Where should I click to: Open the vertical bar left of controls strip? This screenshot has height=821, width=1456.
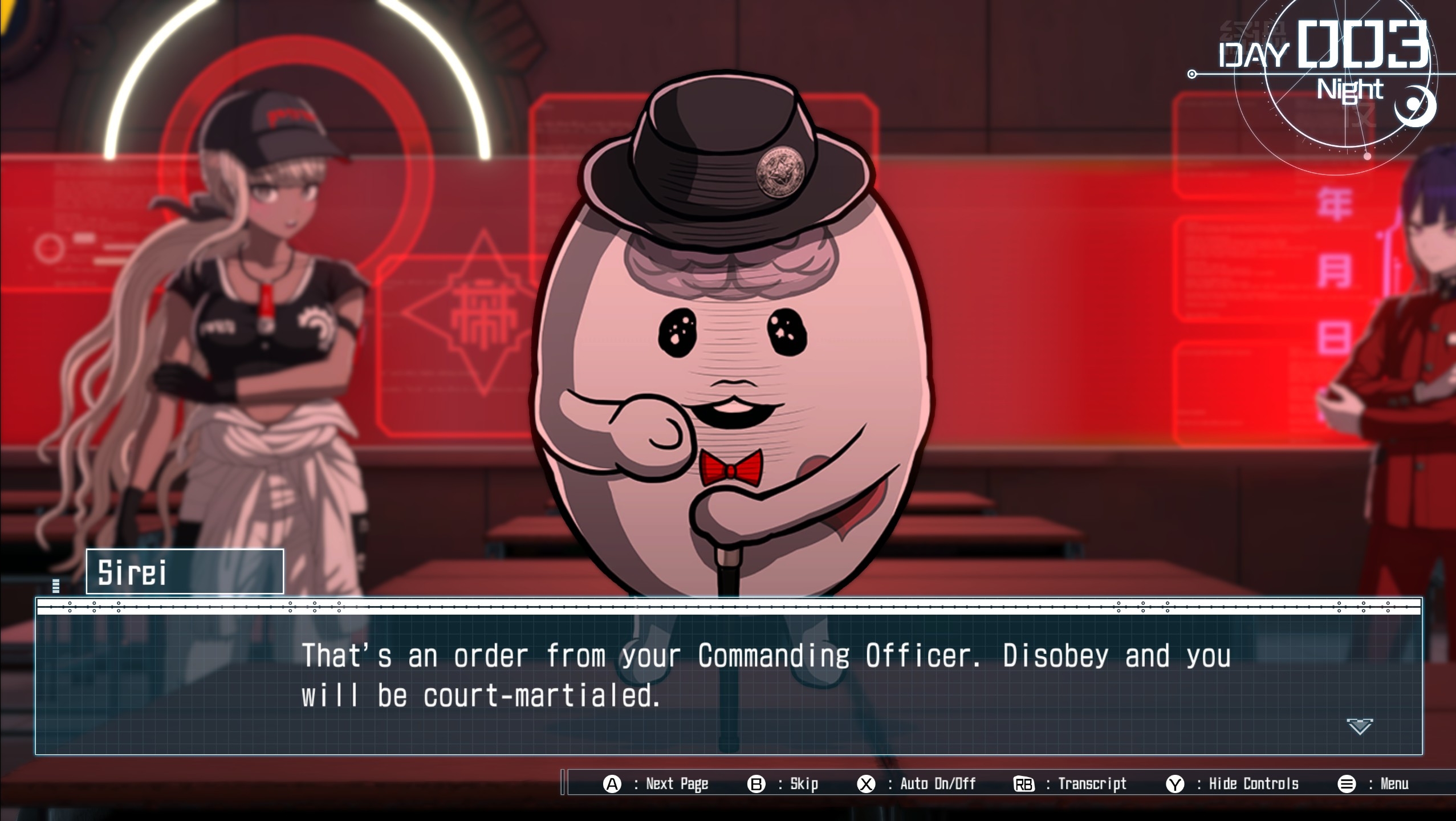click(x=563, y=783)
